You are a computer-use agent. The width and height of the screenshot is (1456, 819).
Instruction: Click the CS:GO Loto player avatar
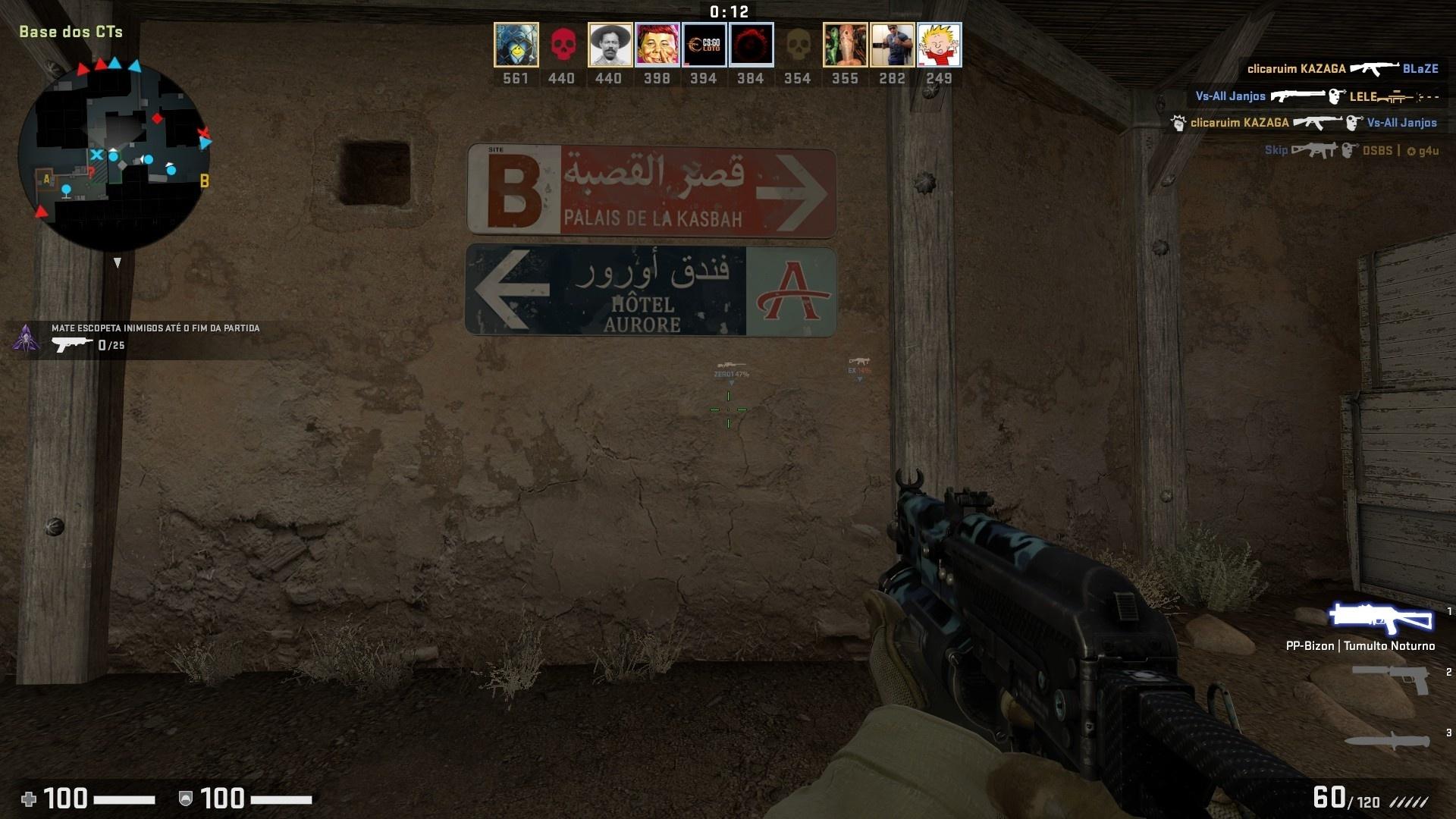pyautogui.click(x=703, y=44)
